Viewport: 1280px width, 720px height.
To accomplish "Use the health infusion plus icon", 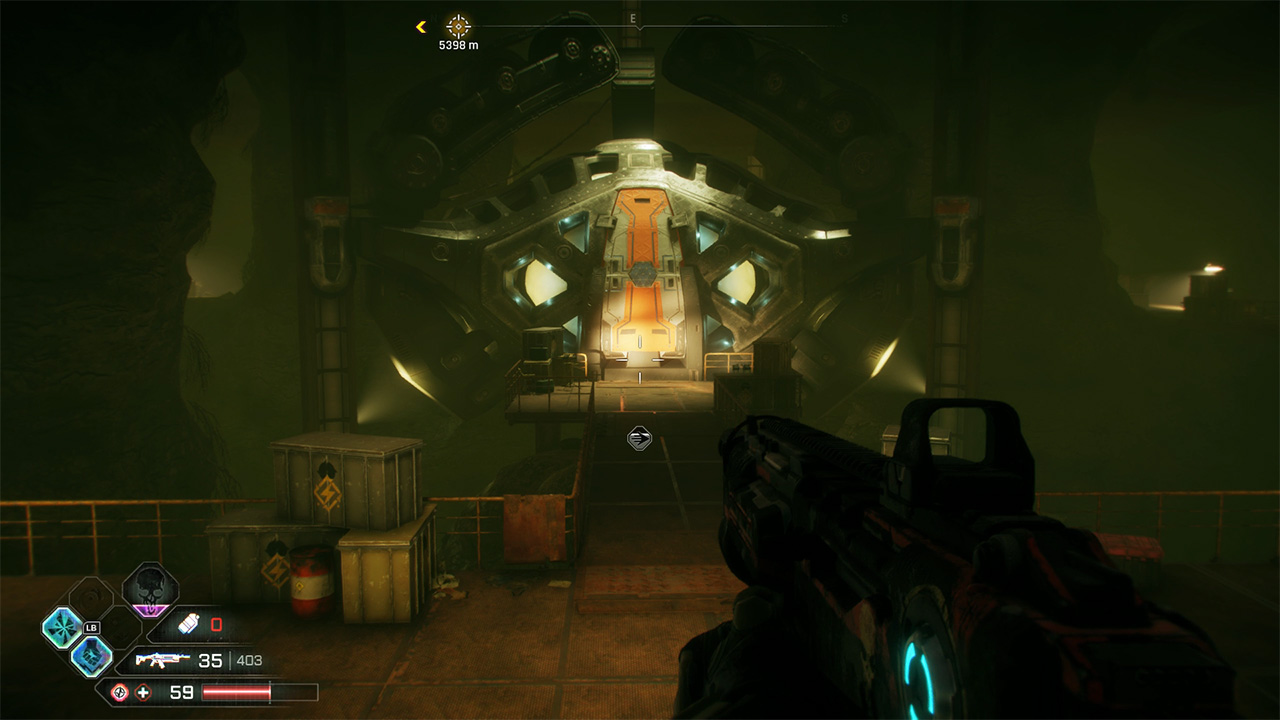I will tap(143, 692).
